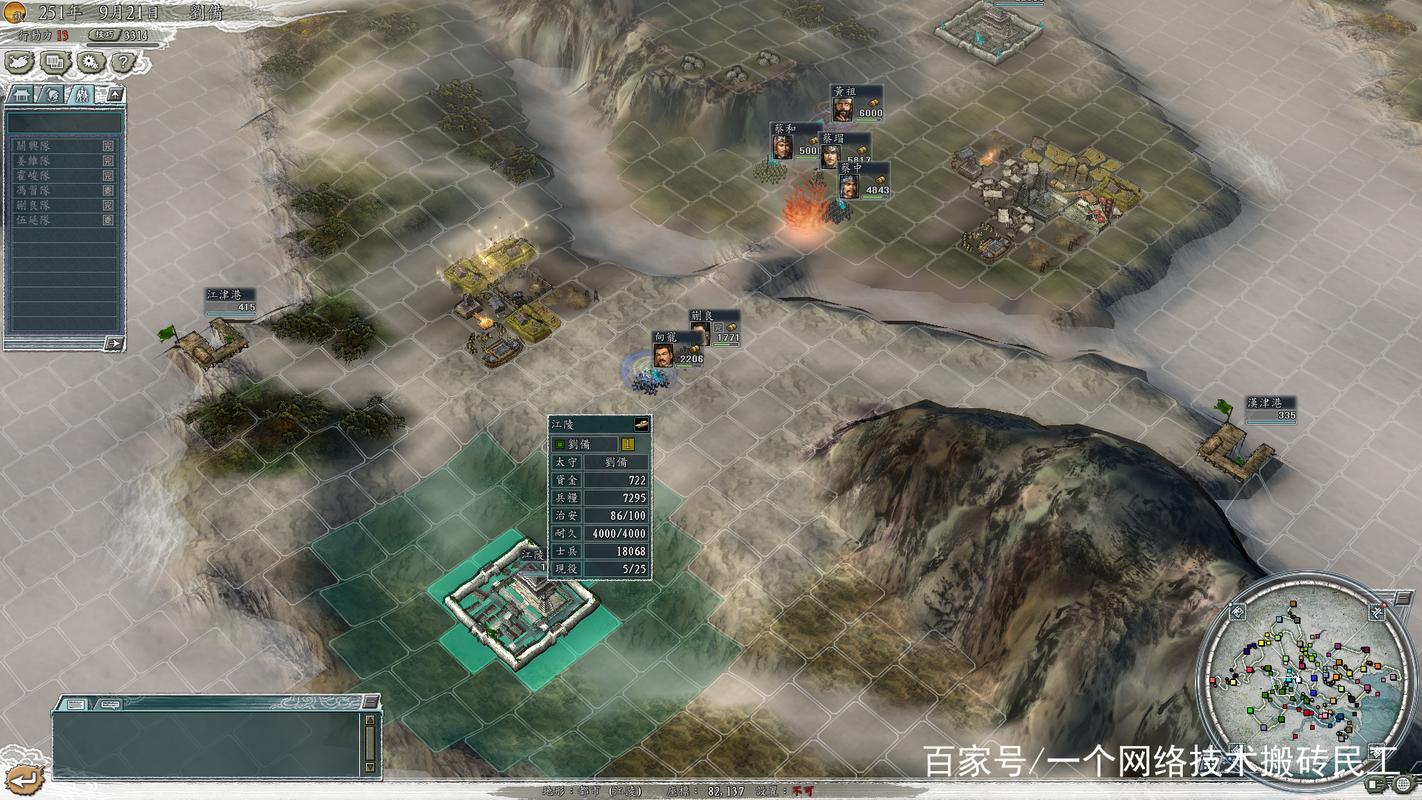Switch to the city tab with house icon
Viewport: 1422px width, 800px height.
tap(19, 93)
